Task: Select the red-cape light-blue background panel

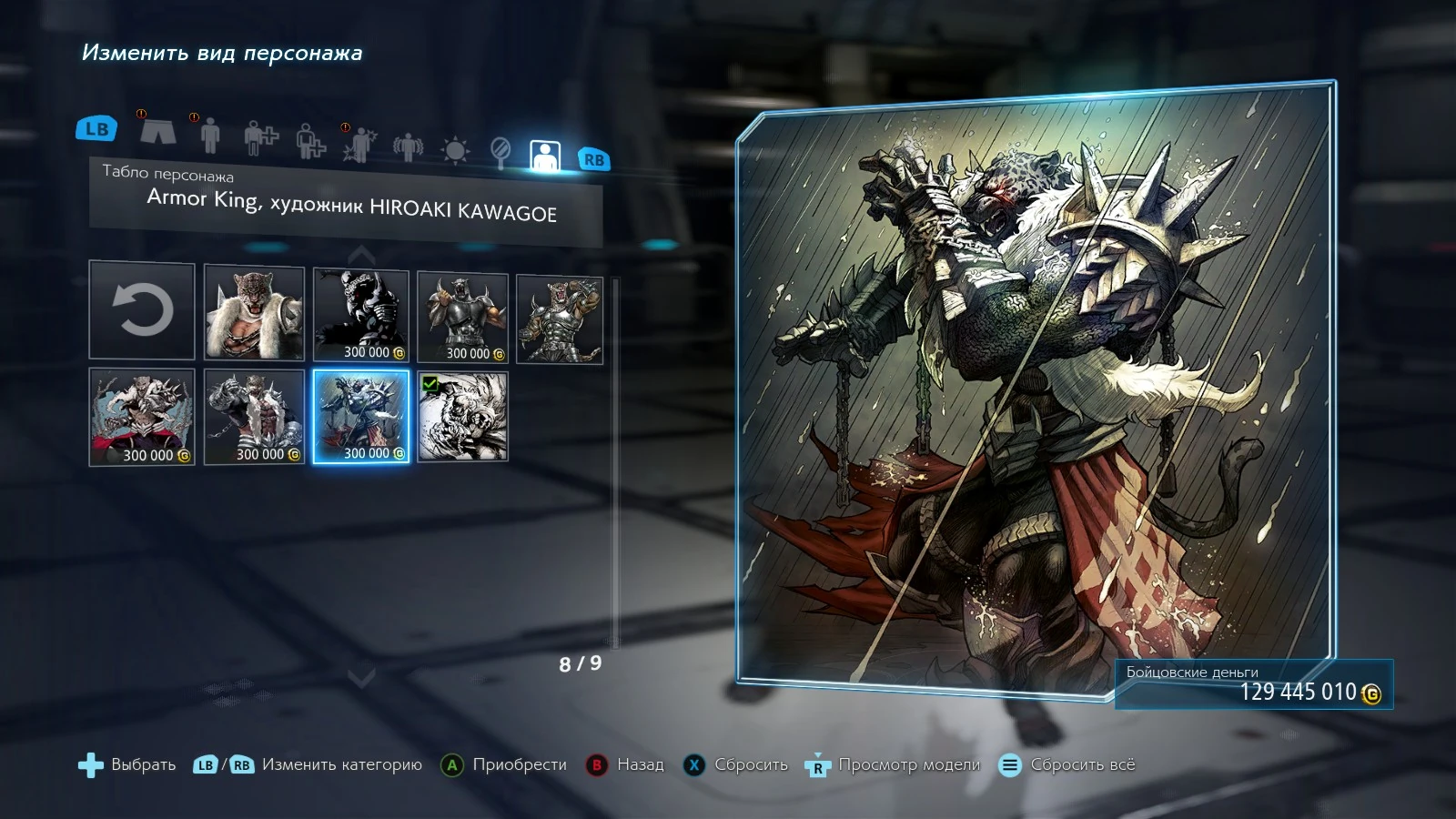Action: pos(142,417)
